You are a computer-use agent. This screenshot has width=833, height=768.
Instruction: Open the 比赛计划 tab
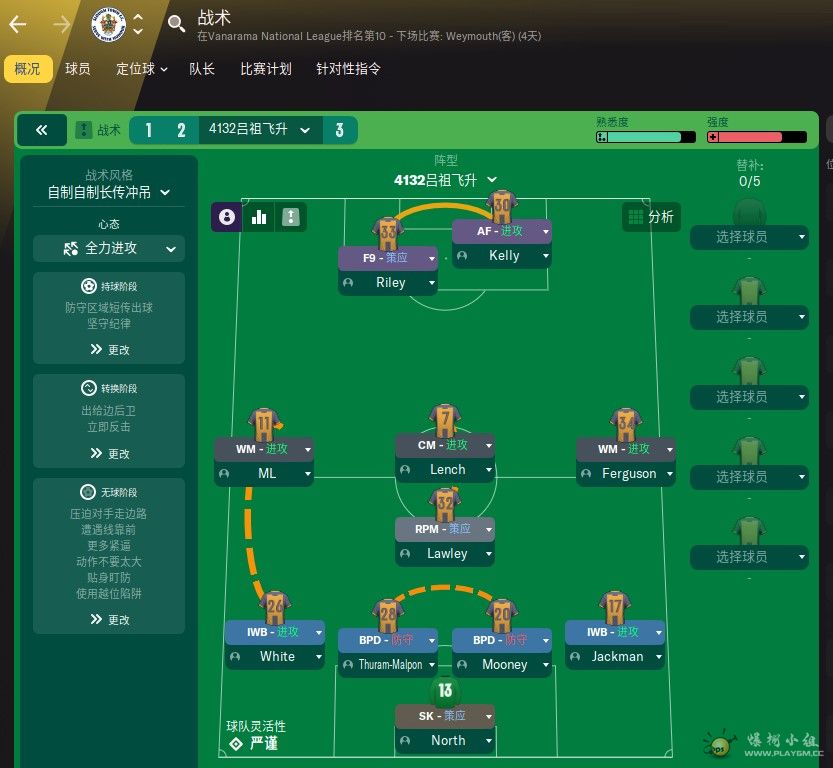click(266, 69)
